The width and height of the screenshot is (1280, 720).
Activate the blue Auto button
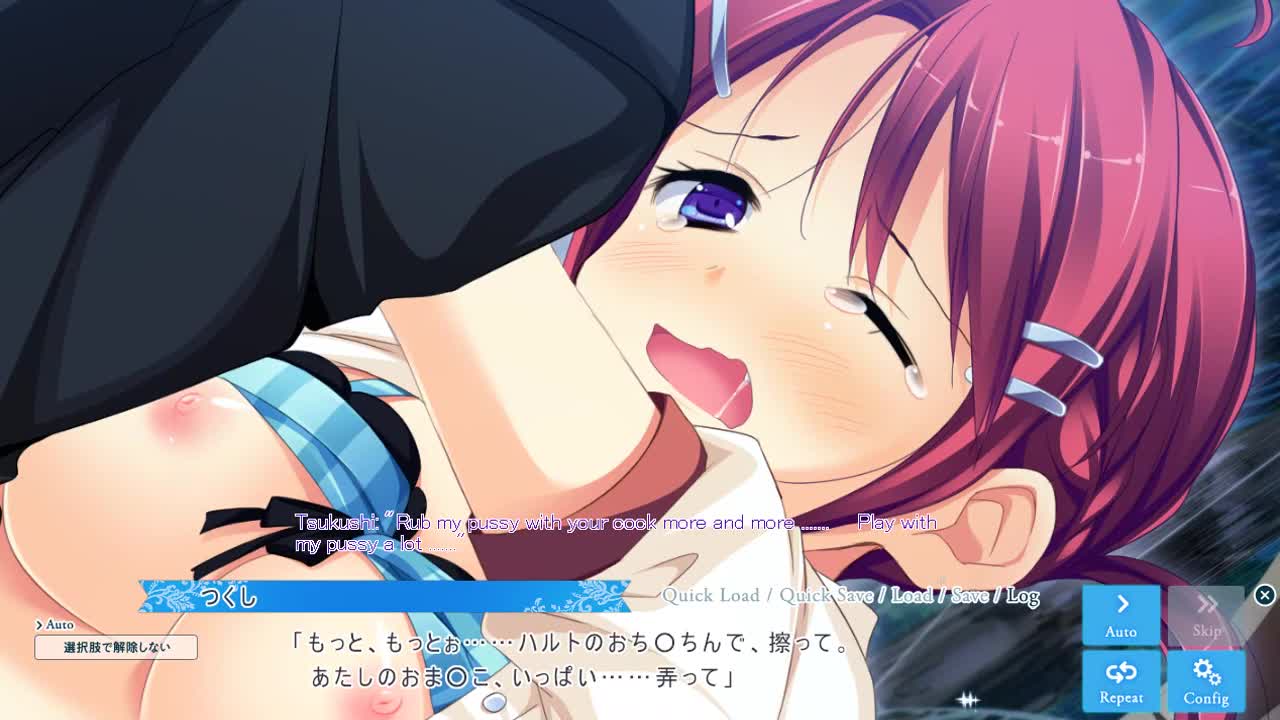(1121, 614)
